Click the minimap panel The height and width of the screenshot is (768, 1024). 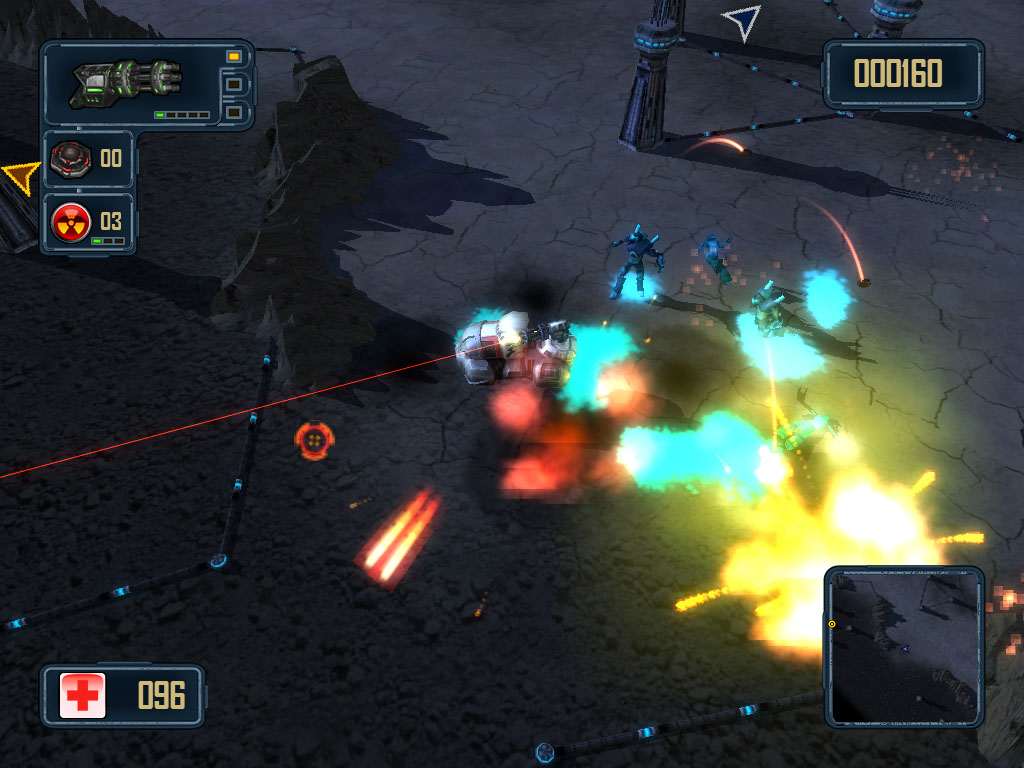click(x=904, y=646)
